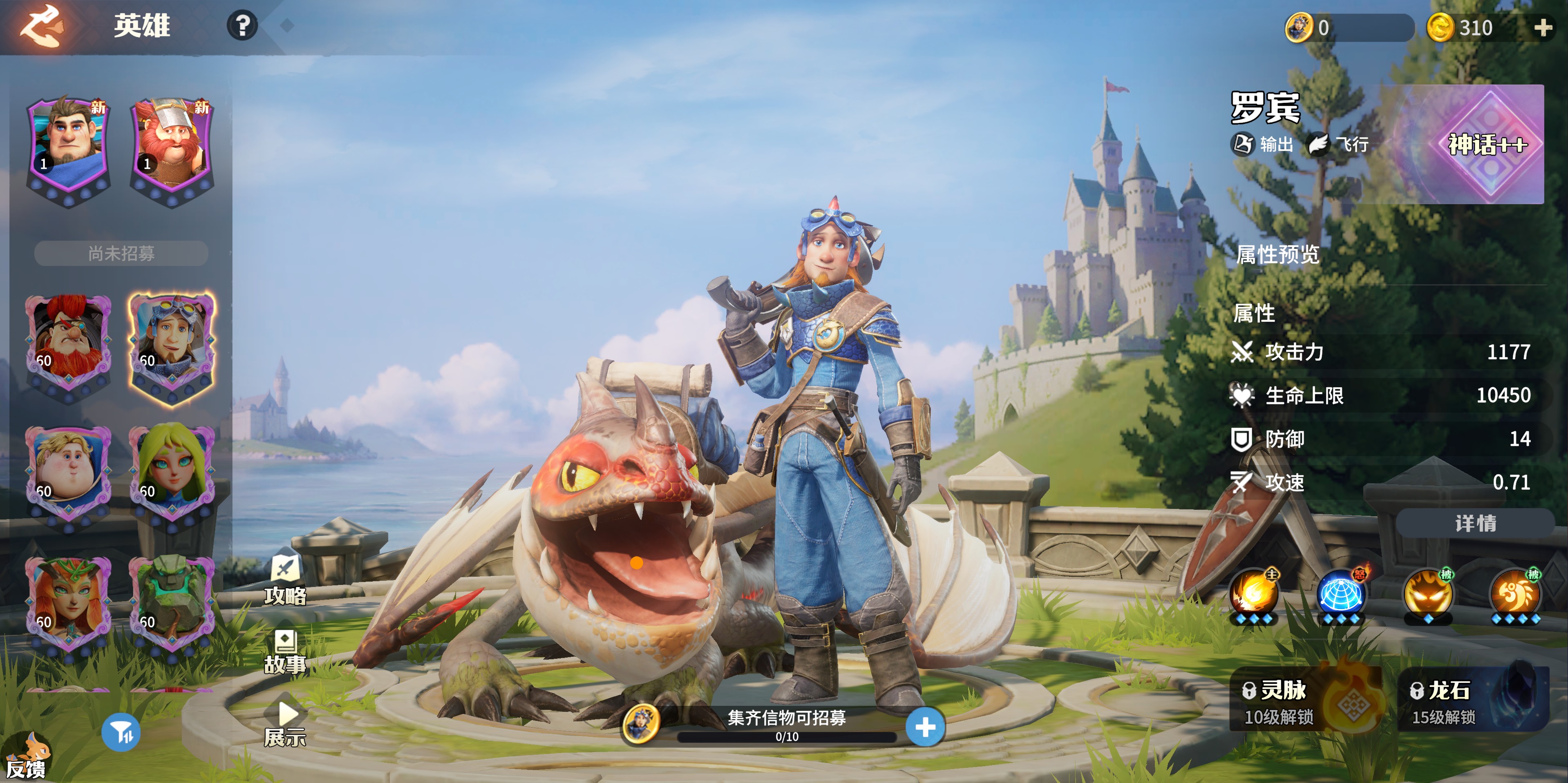Open the hero filter funnel button
Viewport: 1568px width, 783px height.
tap(121, 733)
